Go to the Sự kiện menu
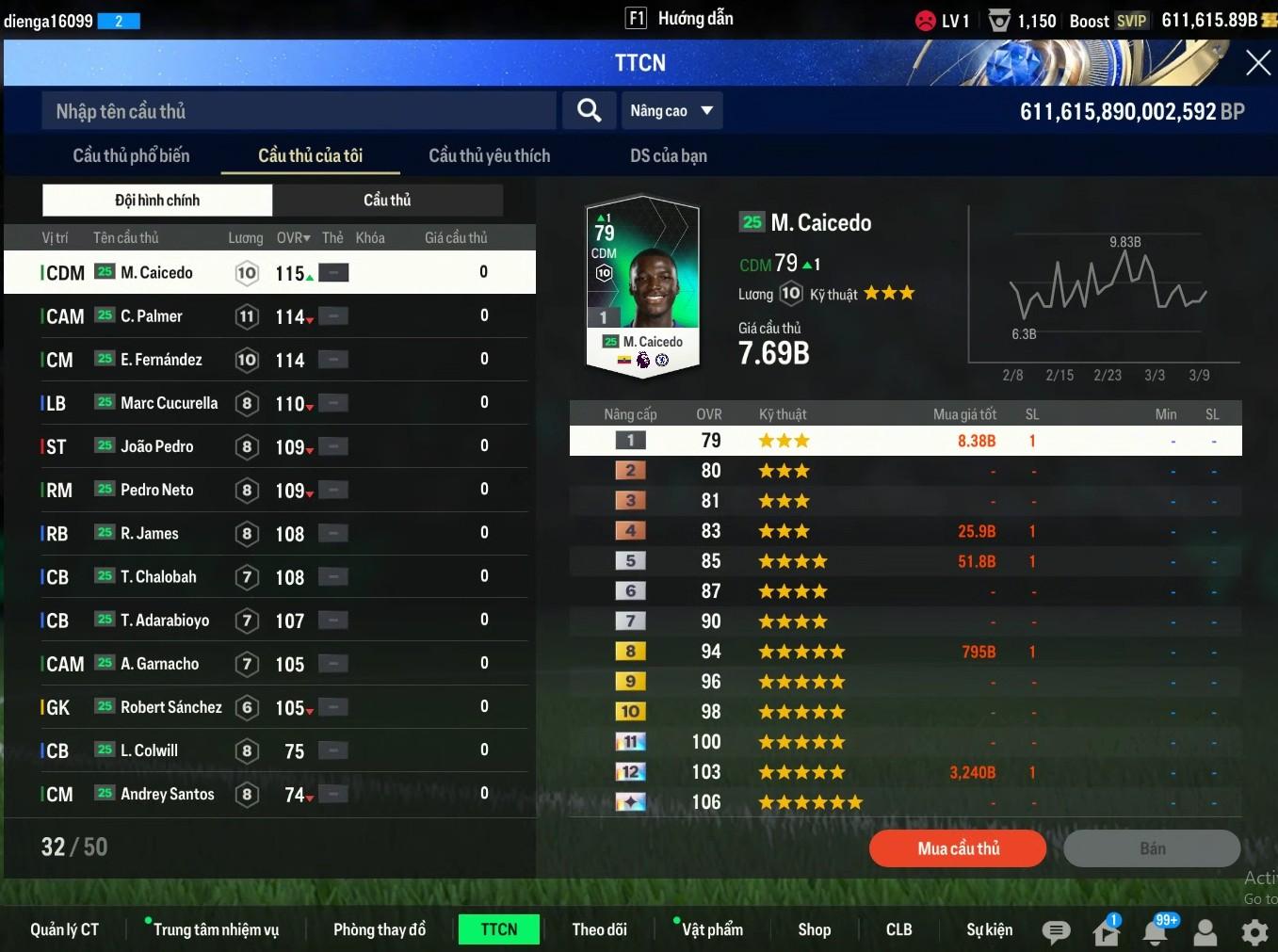1278x952 pixels. [x=989, y=929]
